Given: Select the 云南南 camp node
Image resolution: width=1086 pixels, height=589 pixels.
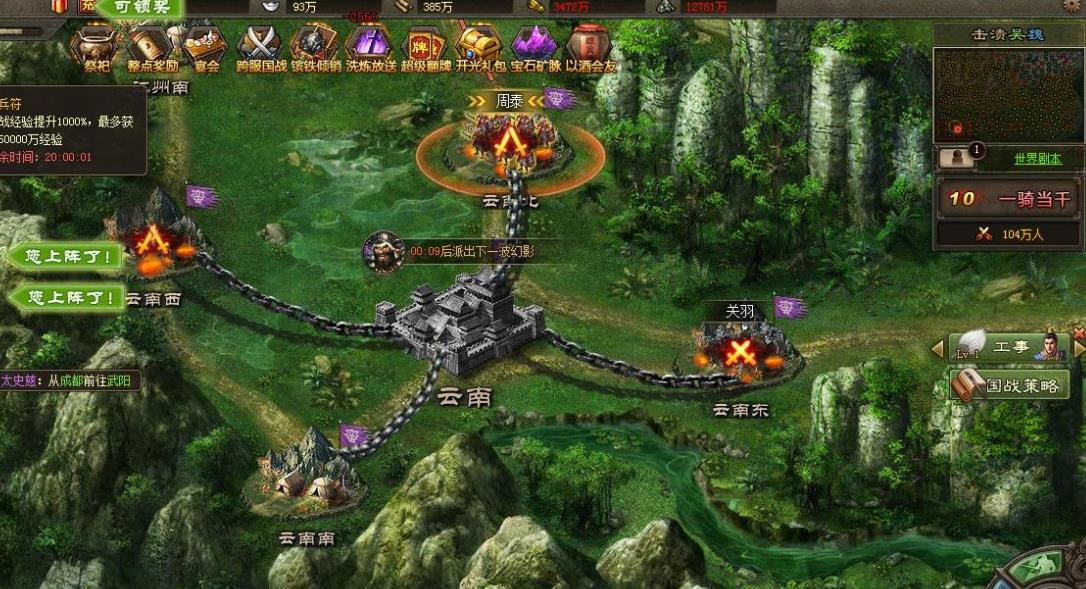Looking at the screenshot, I should pos(303,468).
